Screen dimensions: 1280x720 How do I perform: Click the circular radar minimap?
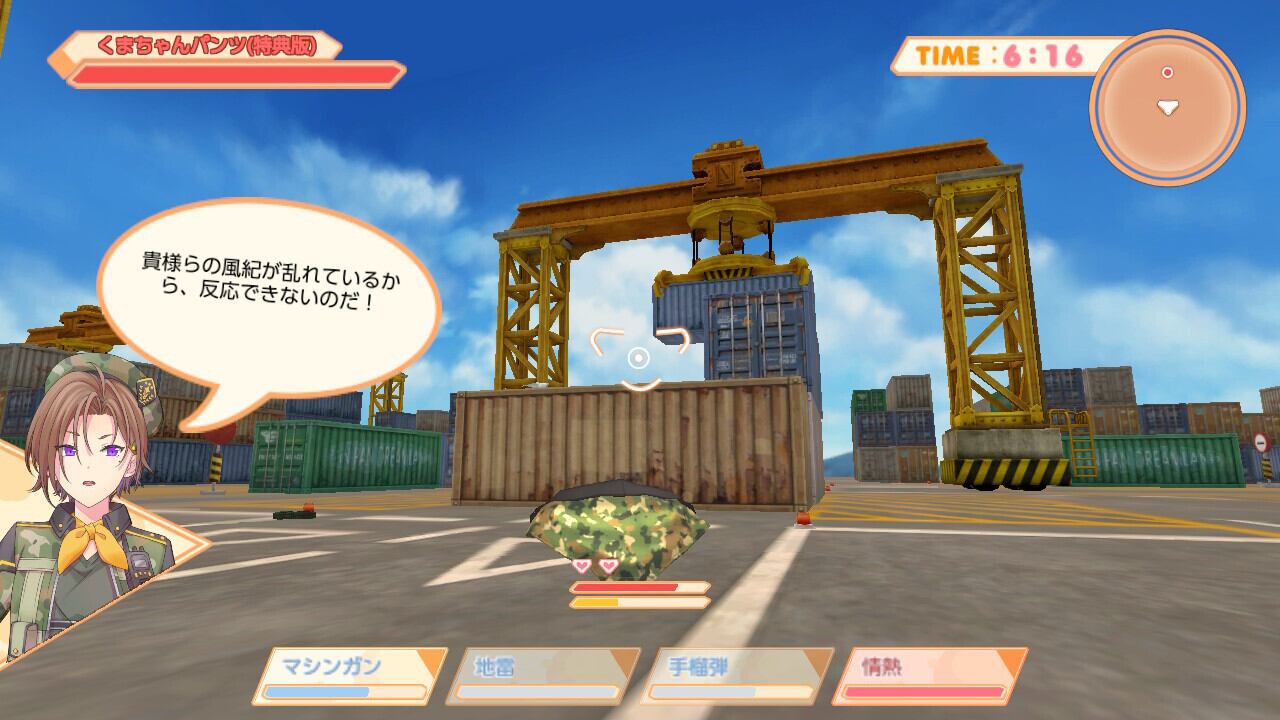(x=1167, y=107)
